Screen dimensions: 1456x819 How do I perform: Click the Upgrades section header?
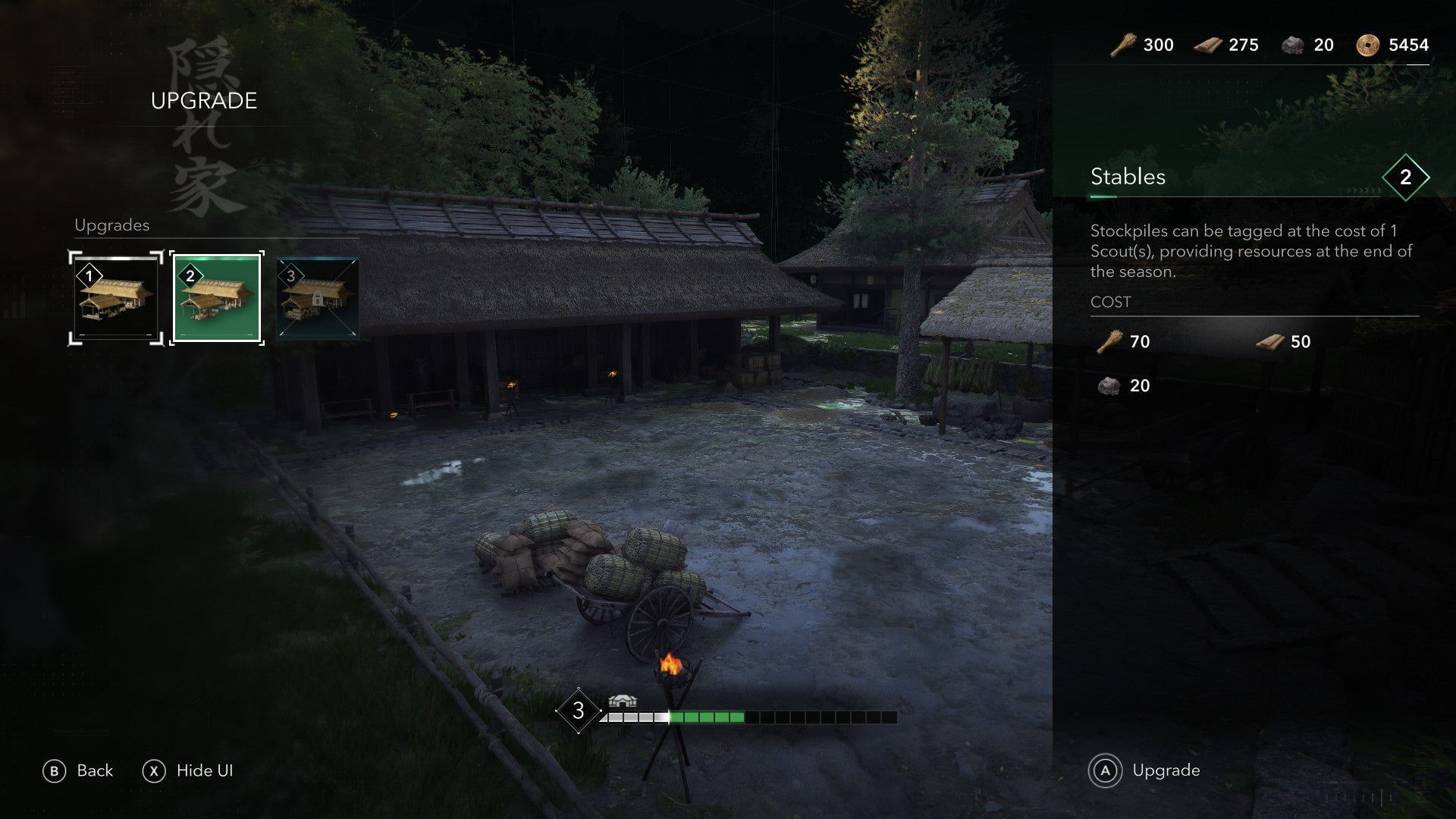(x=111, y=225)
